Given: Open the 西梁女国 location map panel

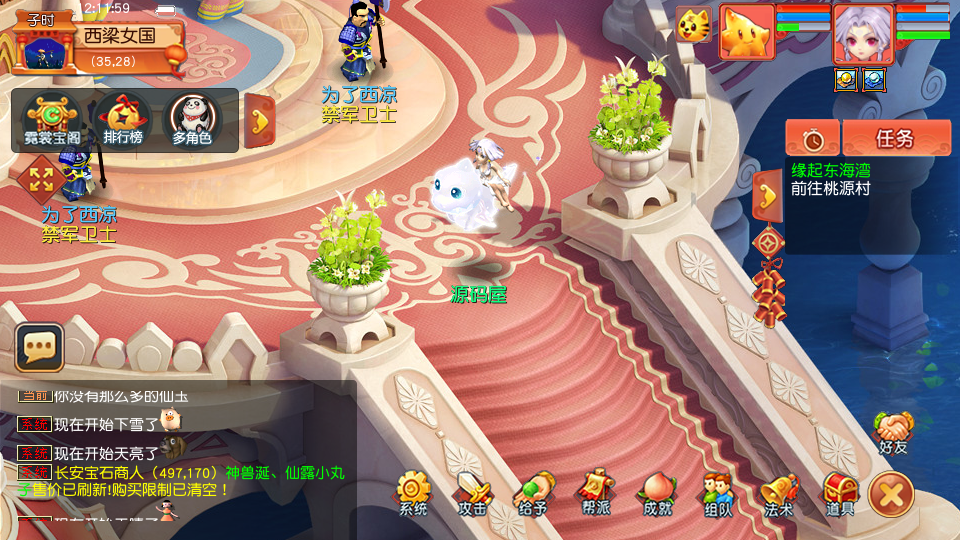Looking at the screenshot, I should (x=118, y=37).
